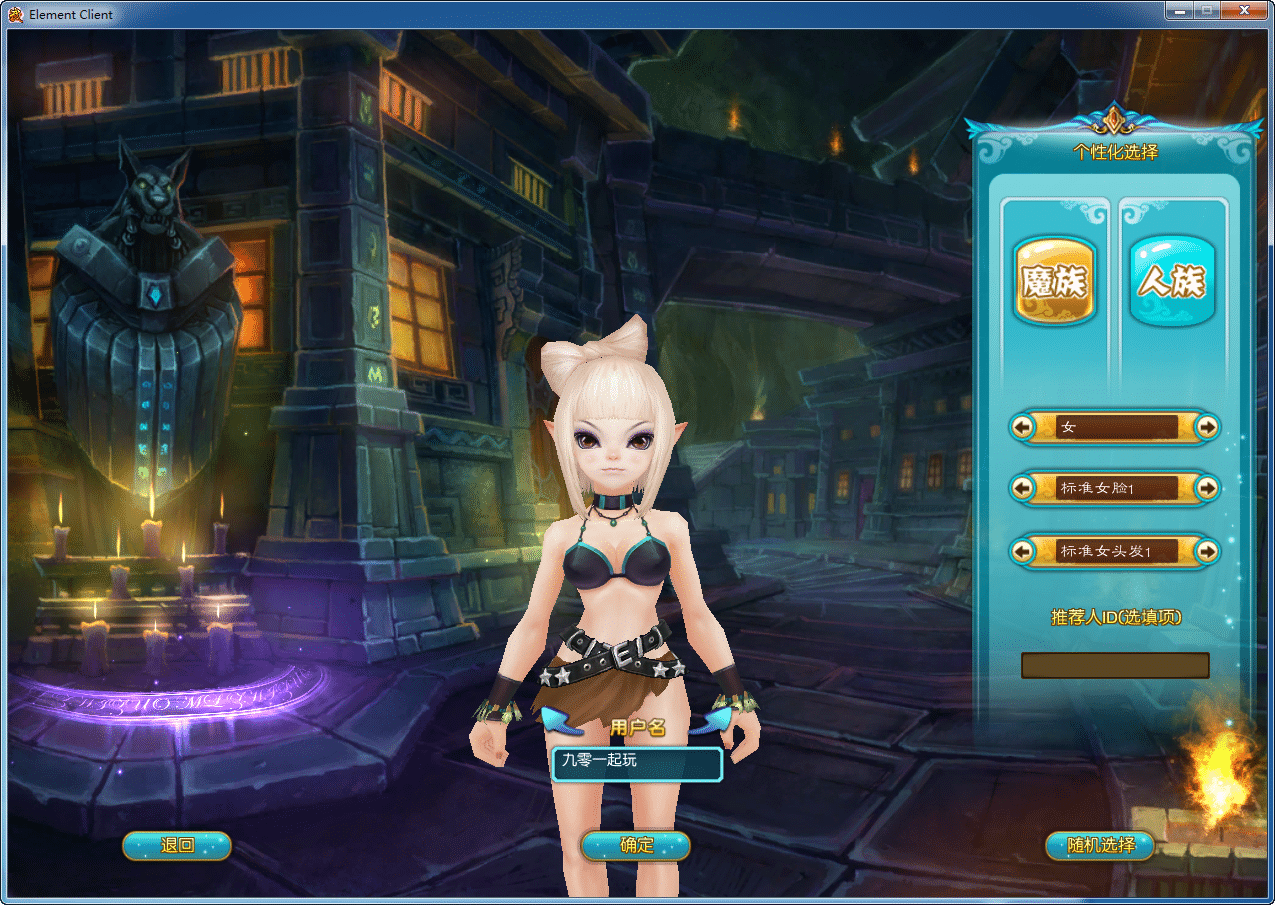
Task: Click right arrow on gender selector 女
Action: (x=1207, y=427)
